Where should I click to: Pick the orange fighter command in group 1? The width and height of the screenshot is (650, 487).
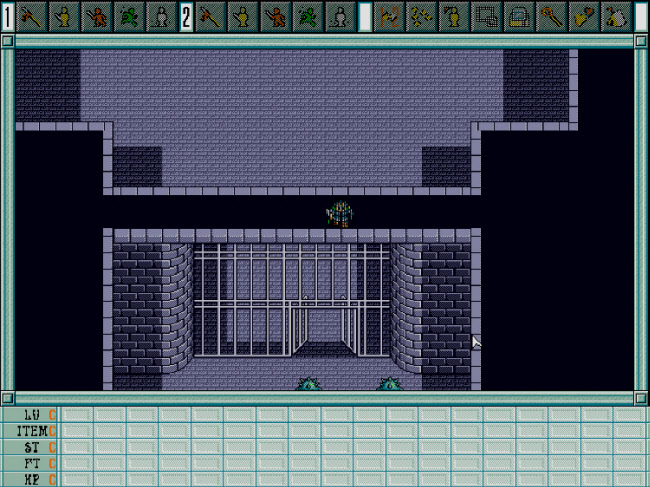(x=96, y=16)
